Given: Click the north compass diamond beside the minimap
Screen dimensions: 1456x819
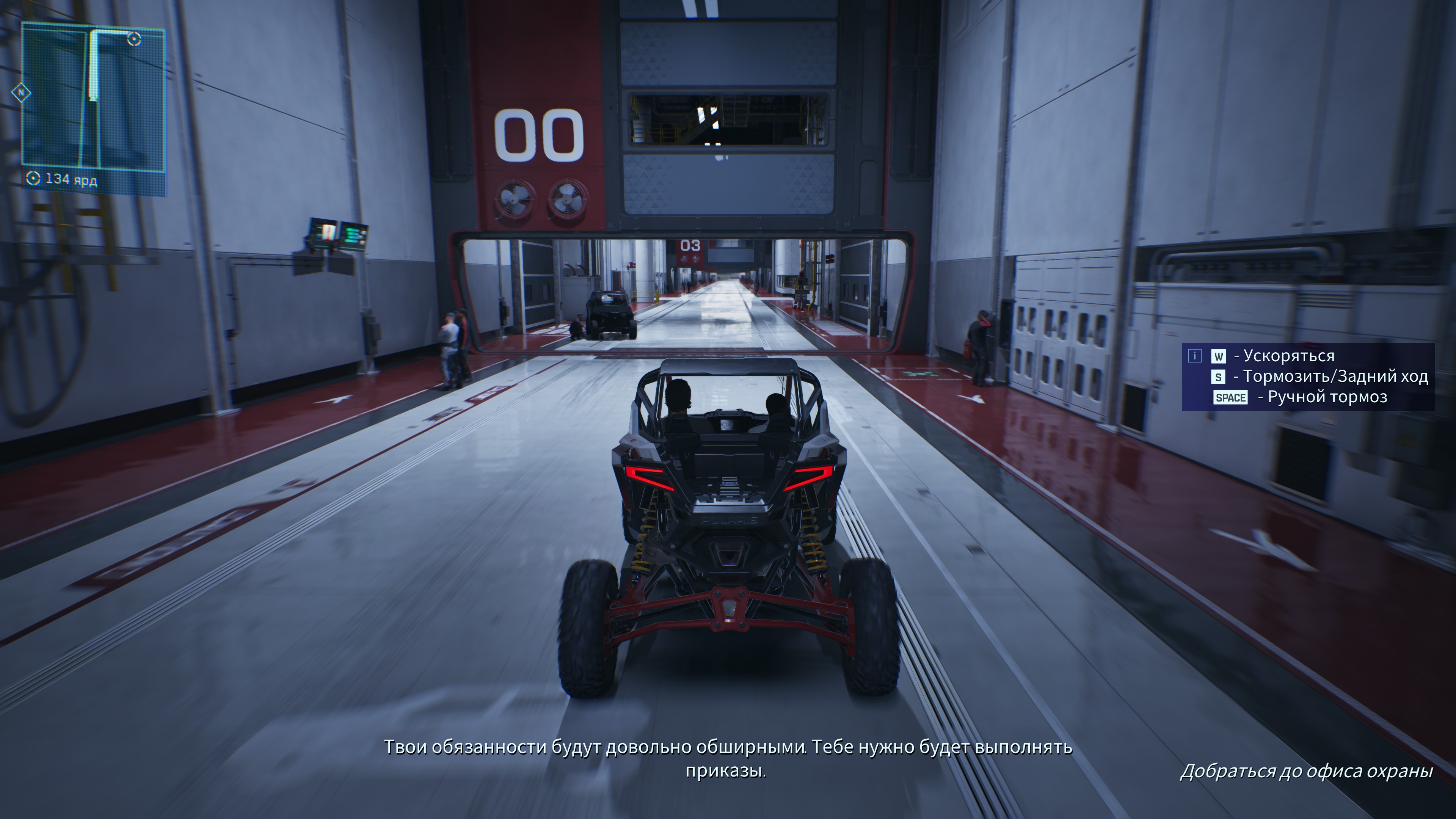Looking at the screenshot, I should pos(22,92).
